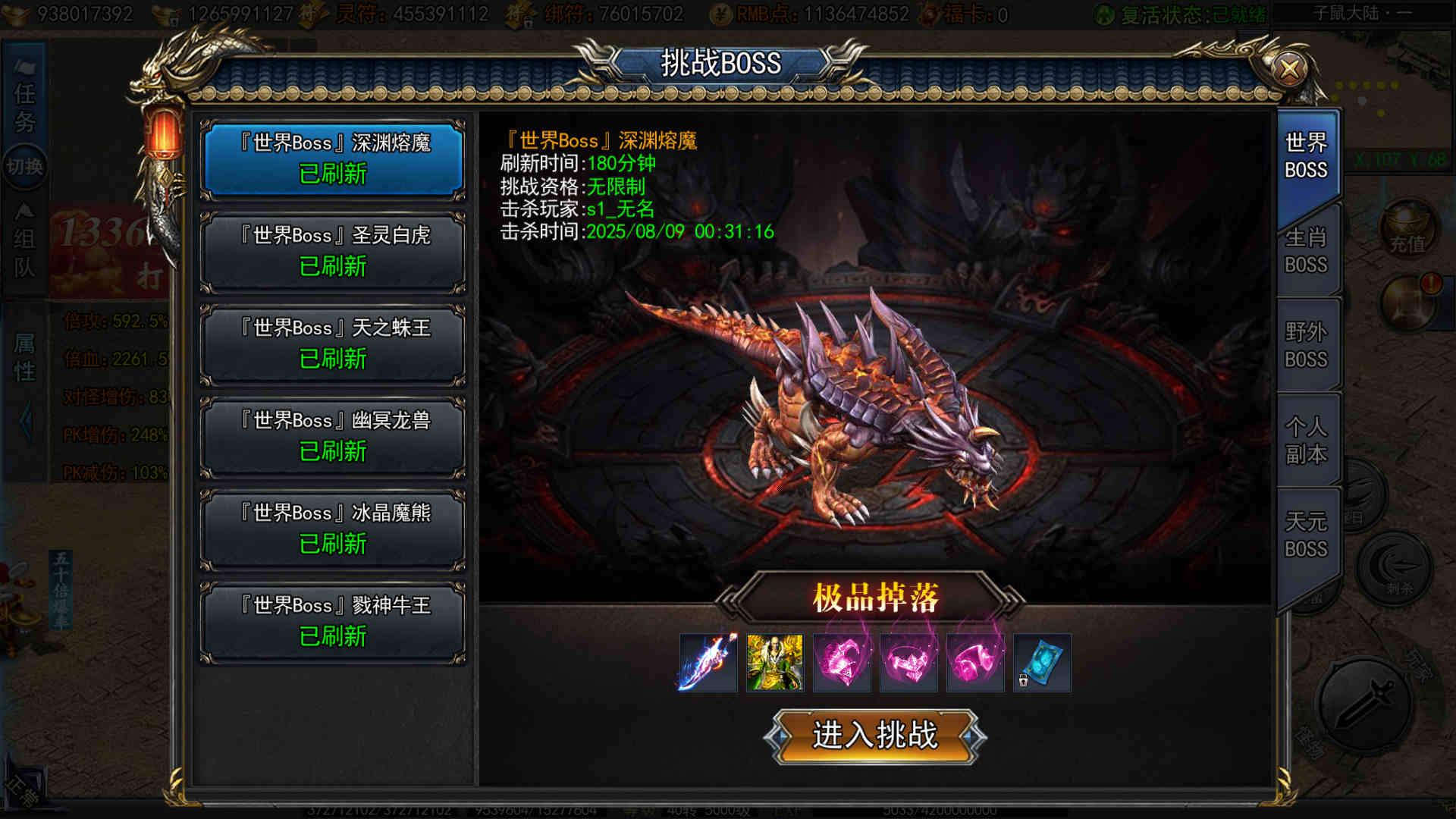Open the 属性 attributes side tab
1456x819 pixels.
coord(24,358)
